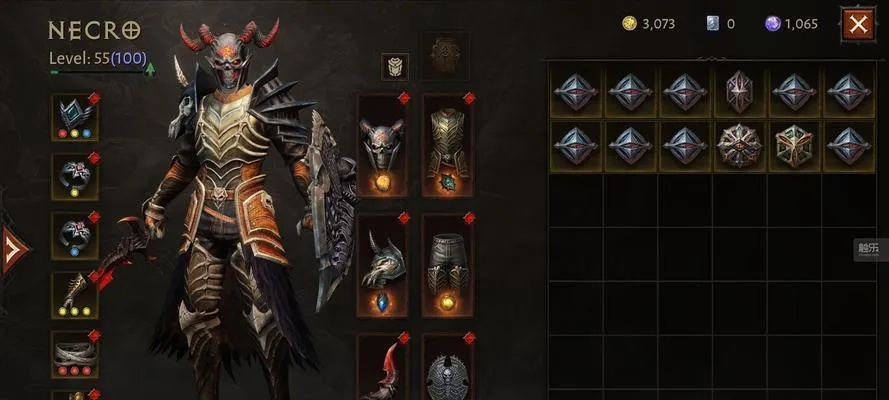889x400 pixels.
Task: Click the small emblem button above the helmet
Action: point(395,66)
